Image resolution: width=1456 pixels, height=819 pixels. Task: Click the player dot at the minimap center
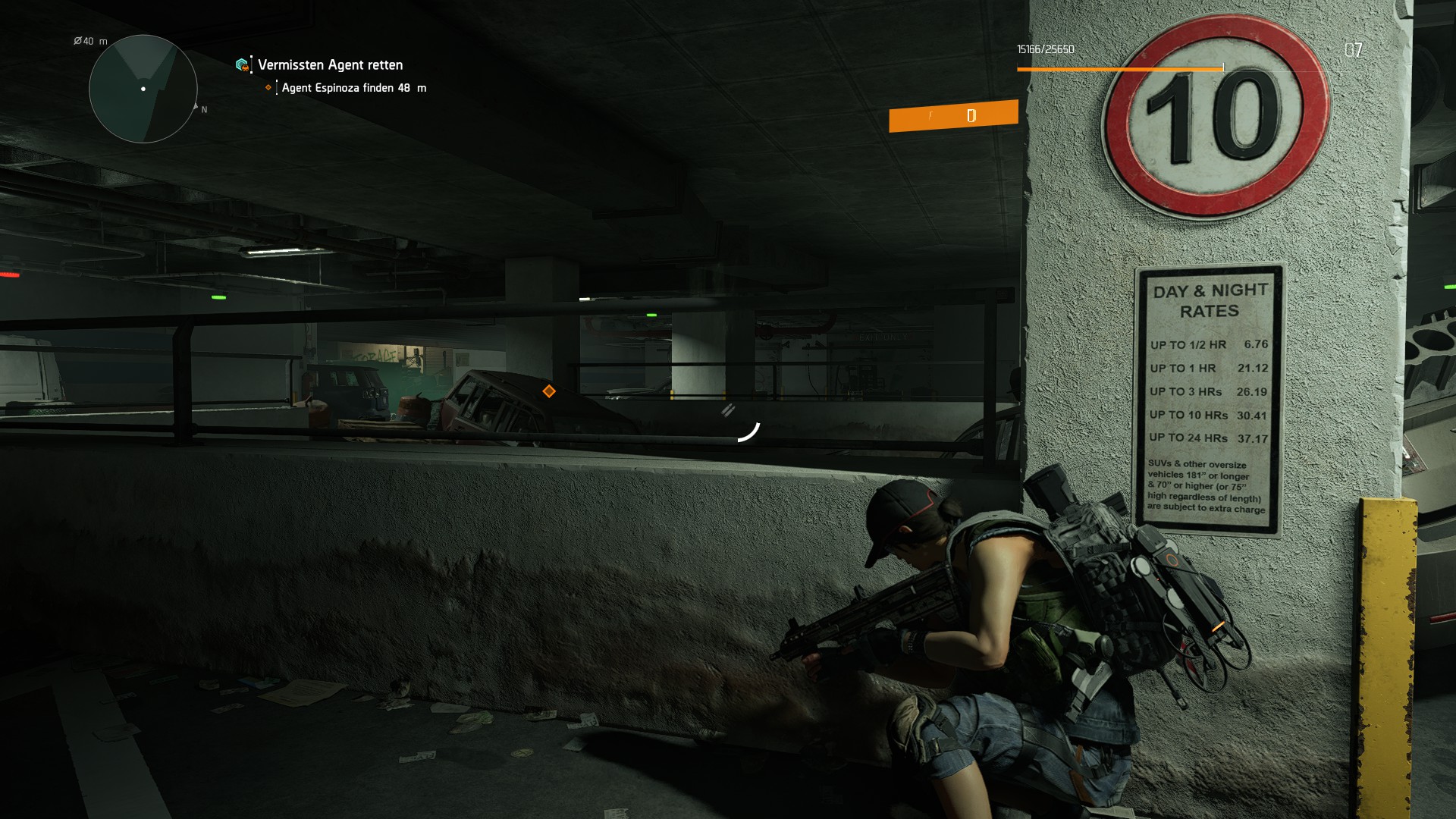tap(143, 89)
